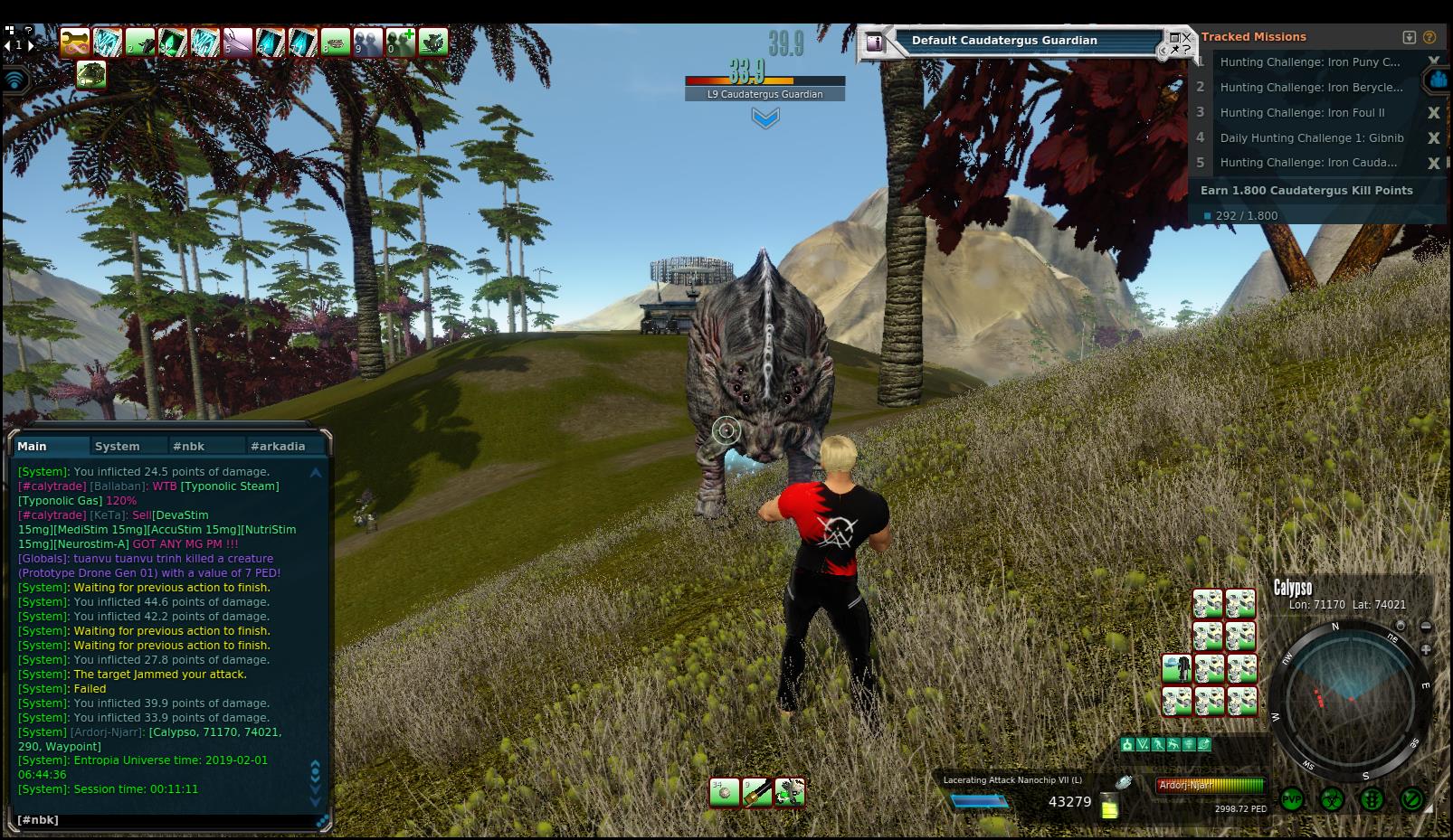The width and height of the screenshot is (1453, 840).
Task: Activate hotbar slot 0 with green plus
Action: 401,42
